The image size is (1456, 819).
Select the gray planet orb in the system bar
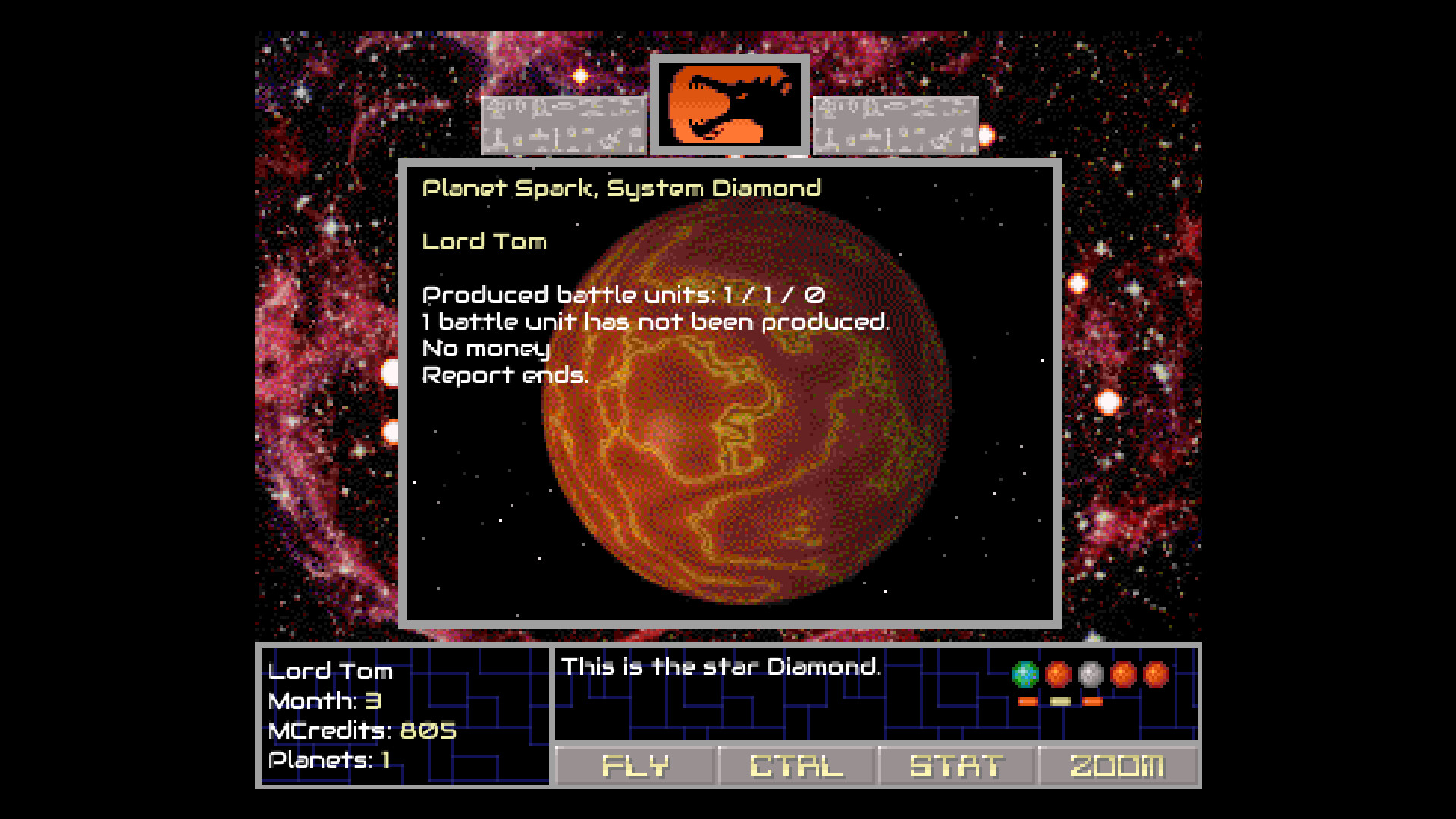(1090, 674)
